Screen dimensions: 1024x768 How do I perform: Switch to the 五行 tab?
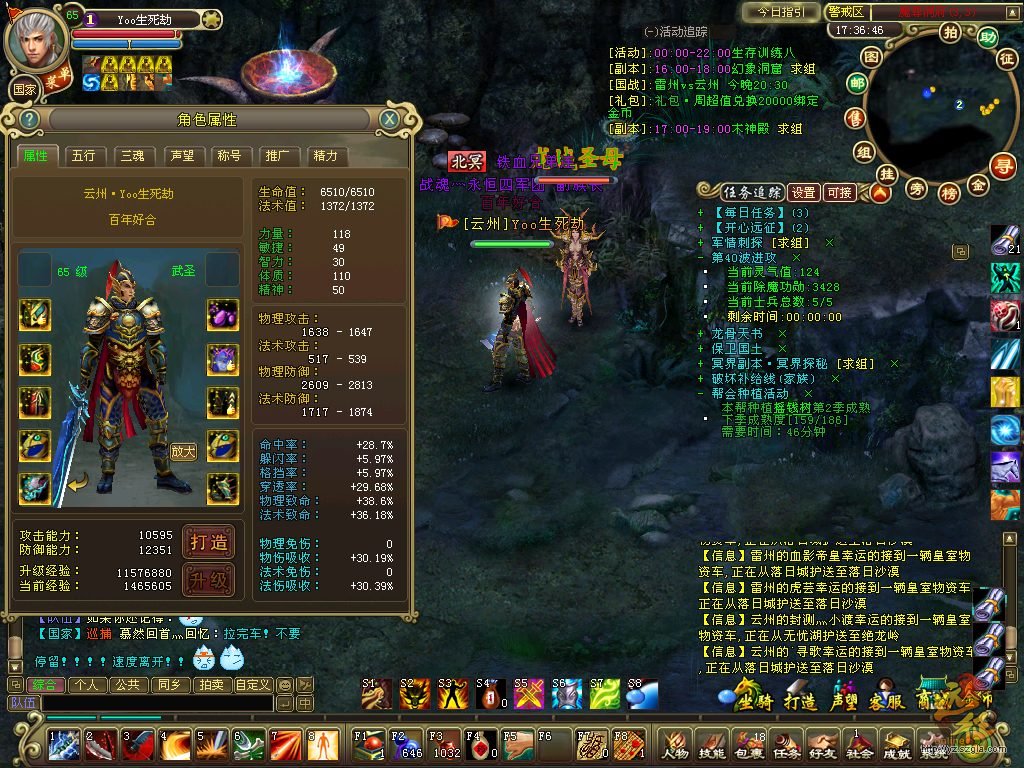(x=84, y=156)
